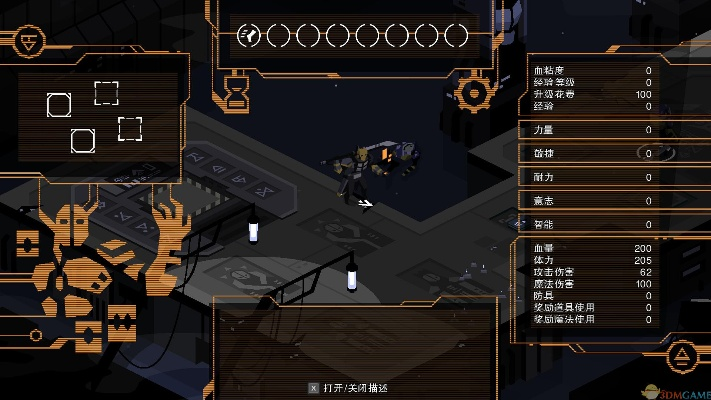Screen dimensions: 711x400
Task: Select the feather item in the top slot bar
Action: point(249,37)
